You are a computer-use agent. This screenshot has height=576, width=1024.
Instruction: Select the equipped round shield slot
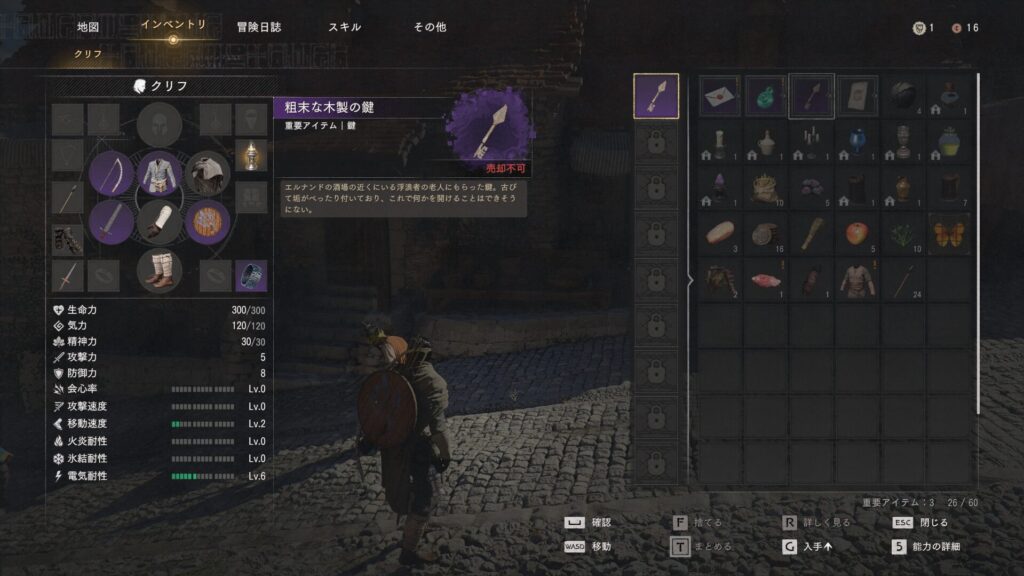point(208,221)
